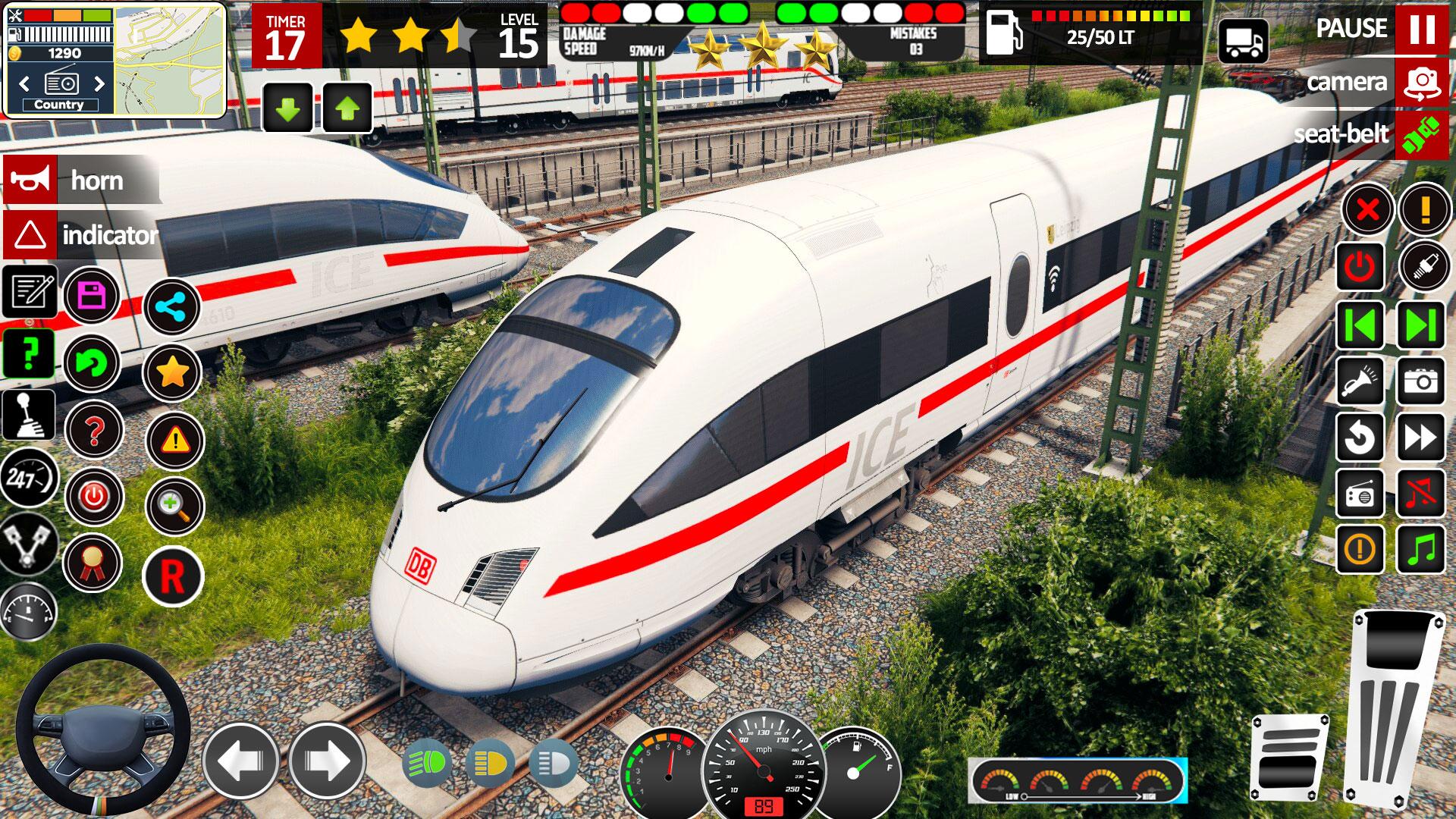1456x819 pixels.
Task: Tap the green down arrow button
Action: (x=287, y=108)
